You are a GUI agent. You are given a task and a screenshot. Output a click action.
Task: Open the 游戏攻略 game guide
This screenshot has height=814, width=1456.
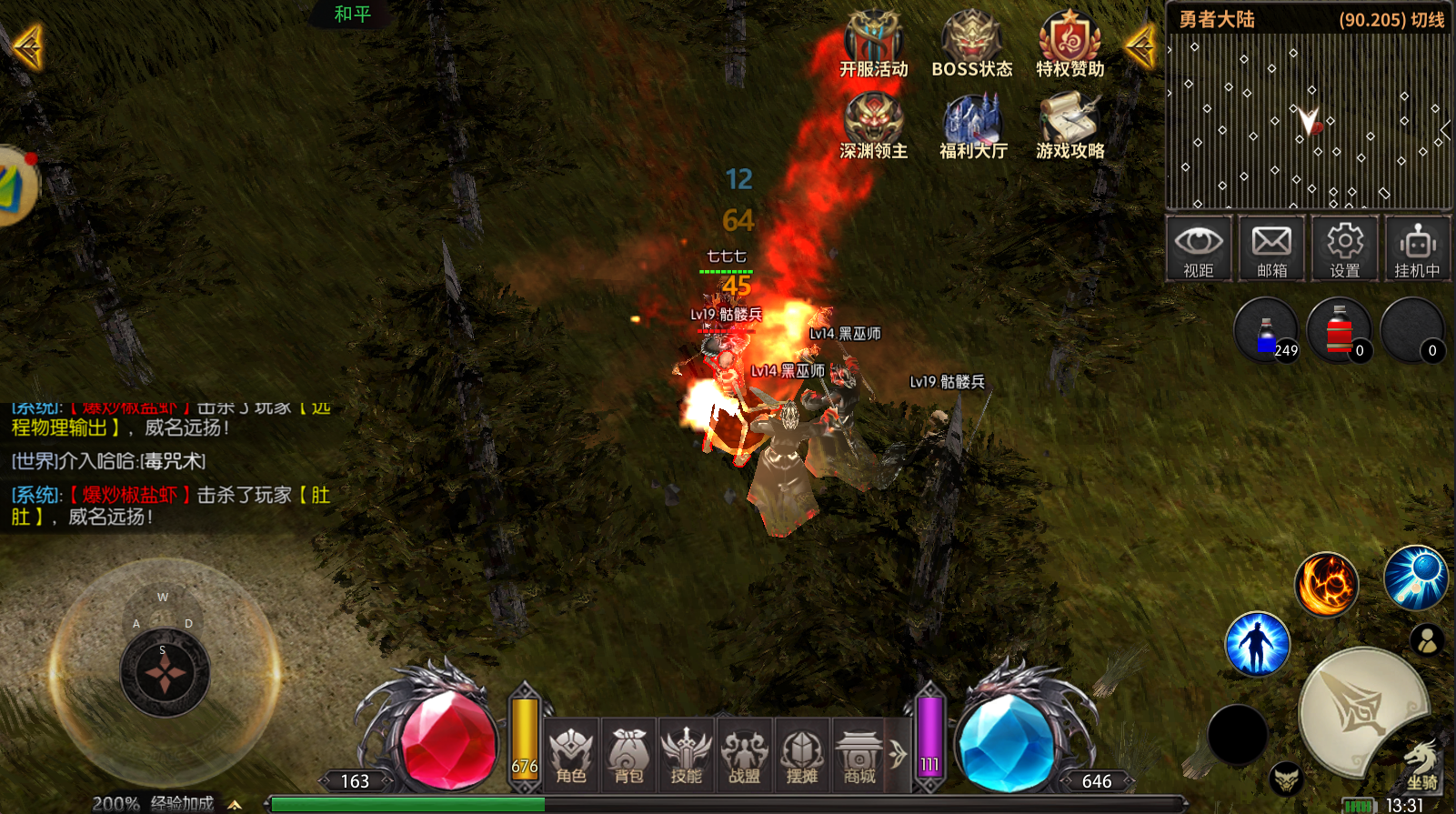(x=1069, y=127)
